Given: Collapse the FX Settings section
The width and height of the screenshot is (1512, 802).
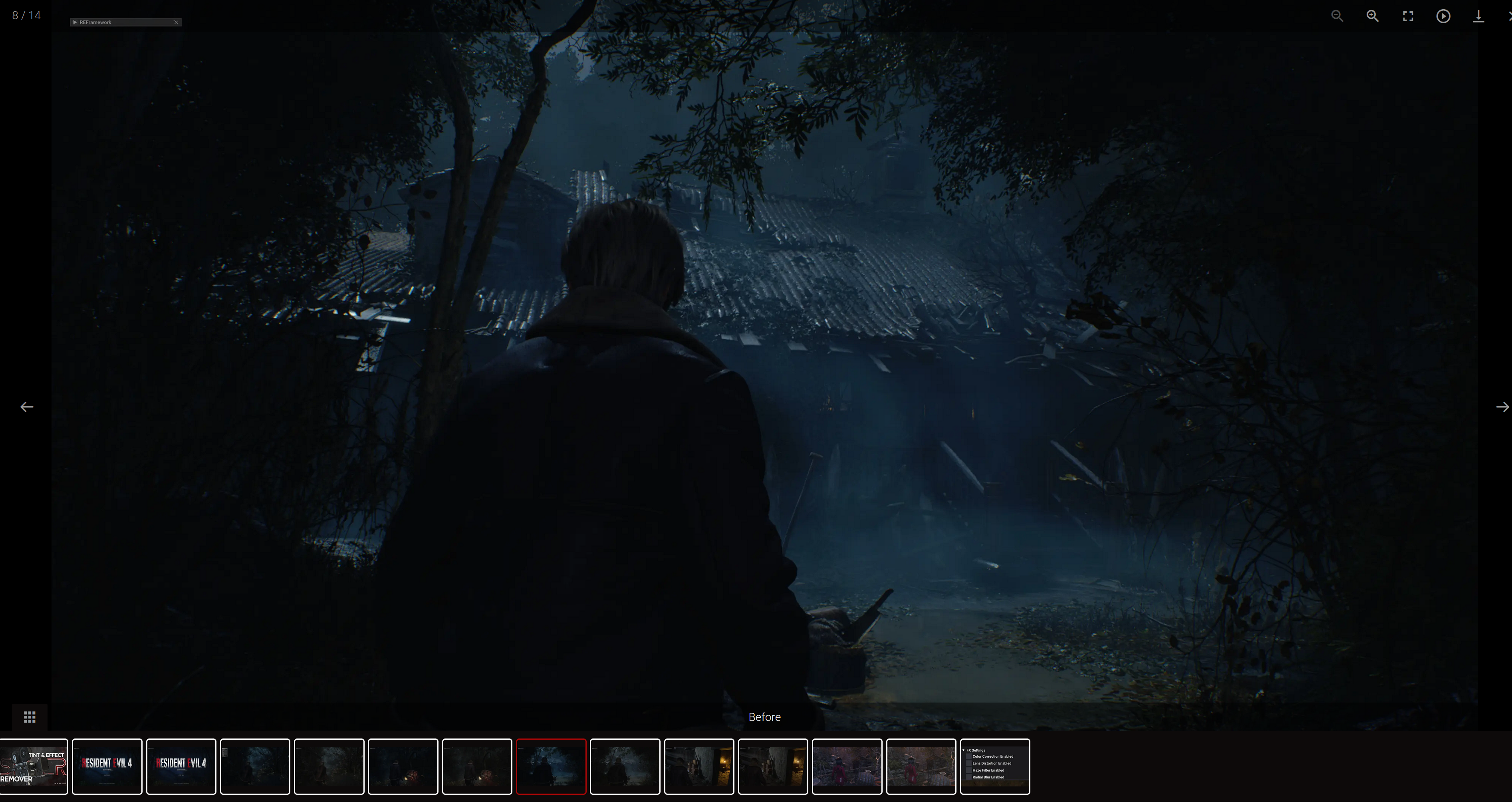Looking at the screenshot, I should pyautogui.click(x=964, y=750).
